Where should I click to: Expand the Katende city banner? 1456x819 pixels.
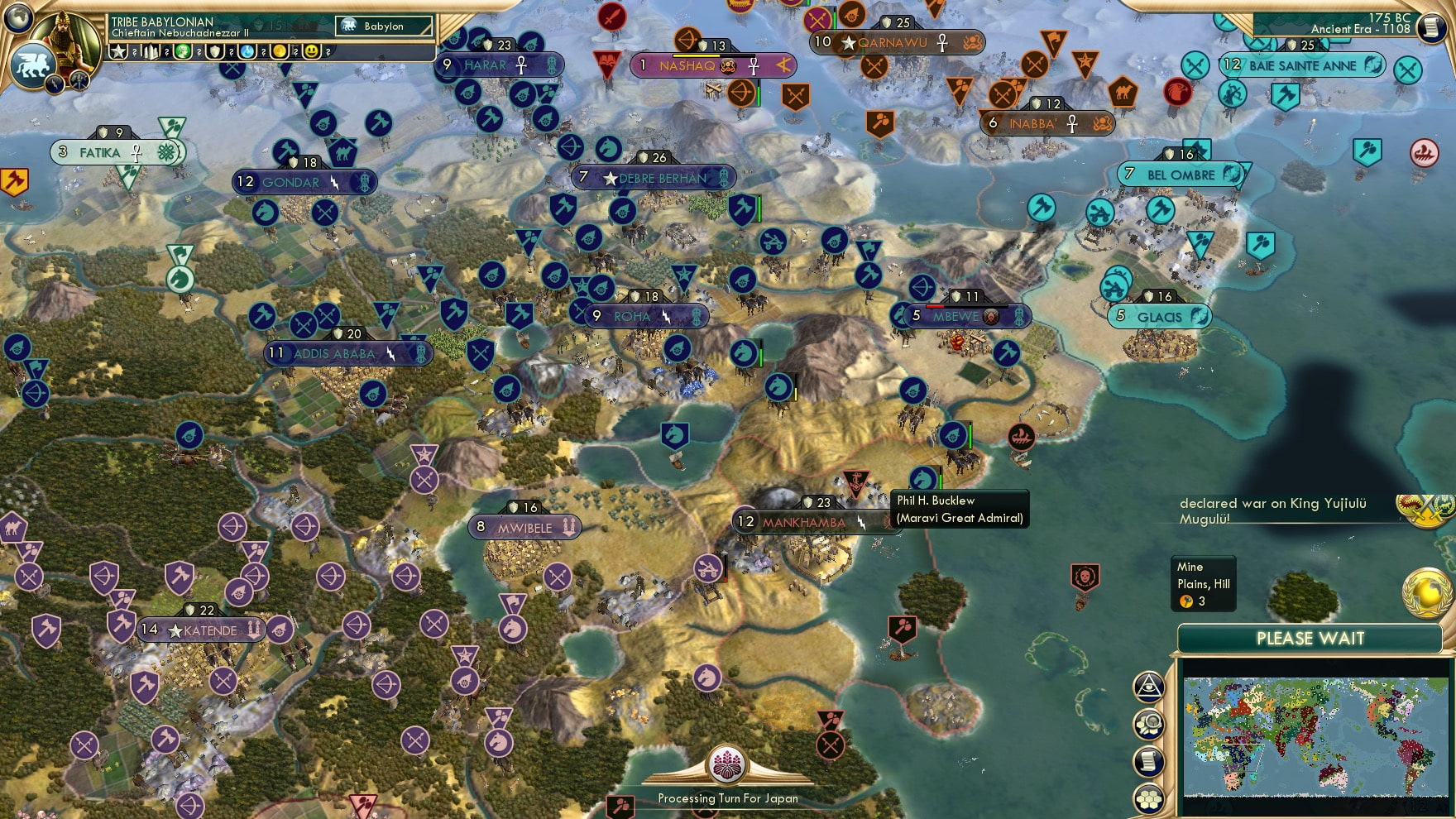203,630
